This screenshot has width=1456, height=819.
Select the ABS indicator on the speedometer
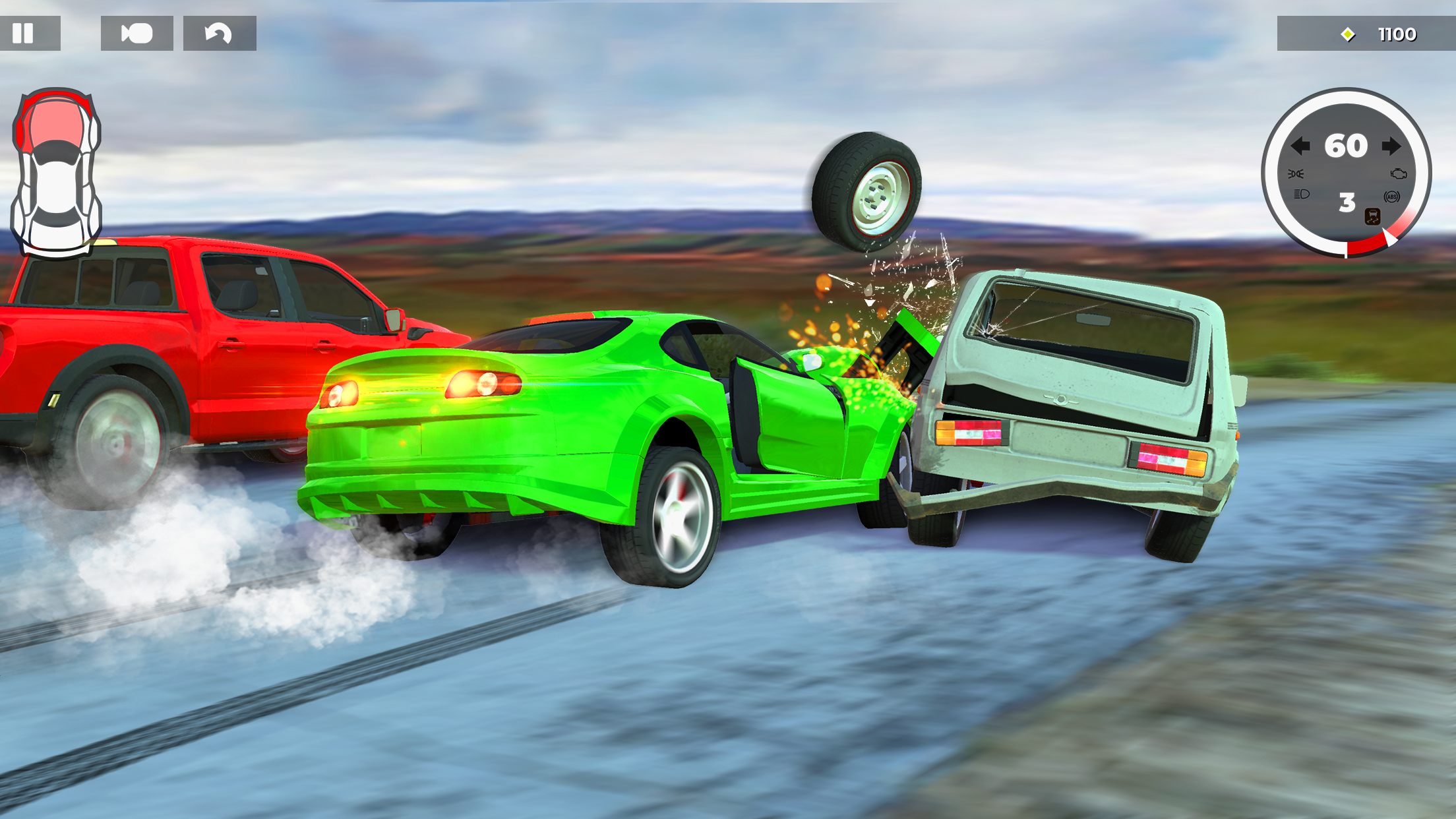coord(1392,197)
